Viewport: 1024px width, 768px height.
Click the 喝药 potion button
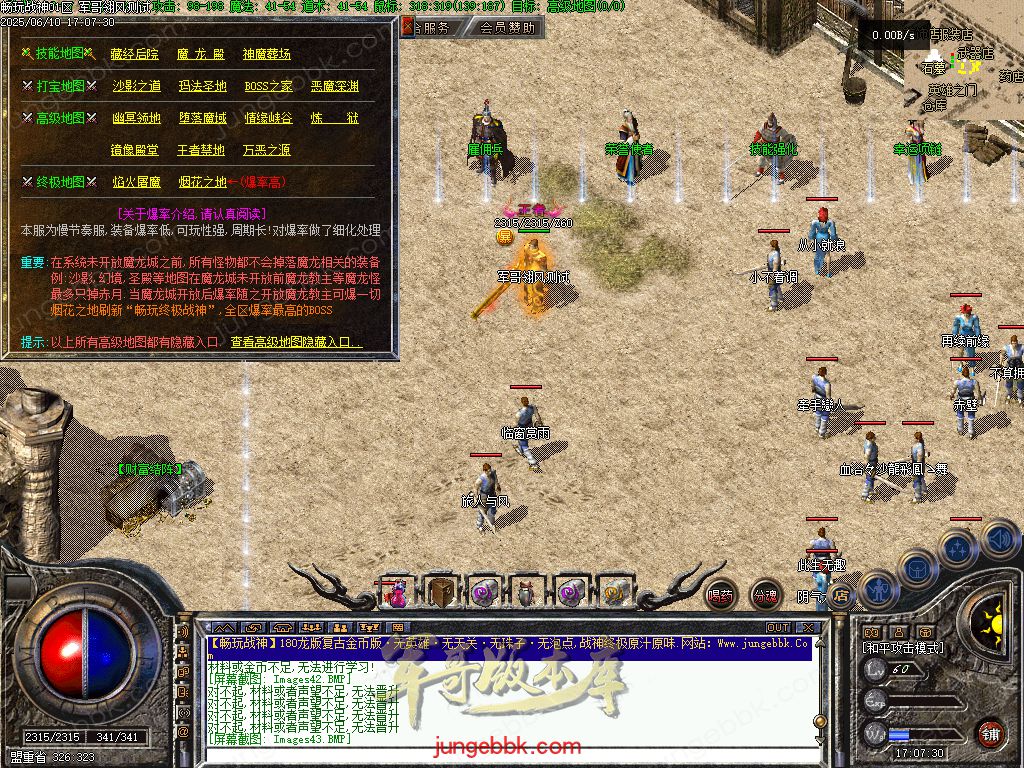pos(720,595)
